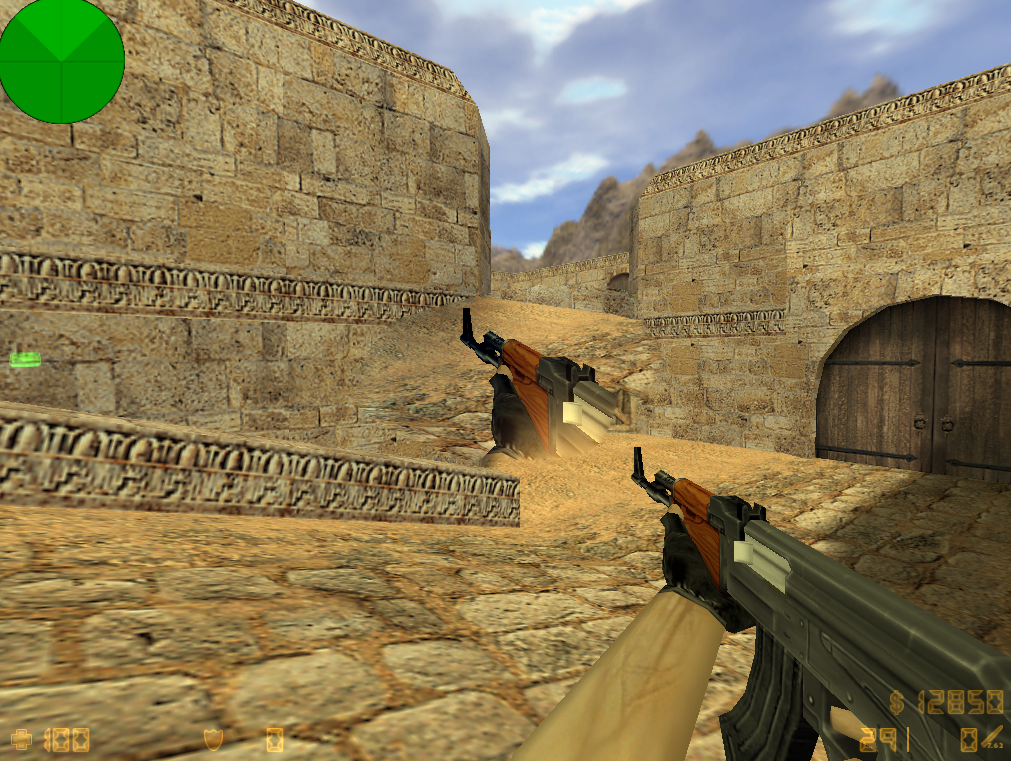1011x761 pixels.
Task: Click the green circular radar
Action: point(62,61)
